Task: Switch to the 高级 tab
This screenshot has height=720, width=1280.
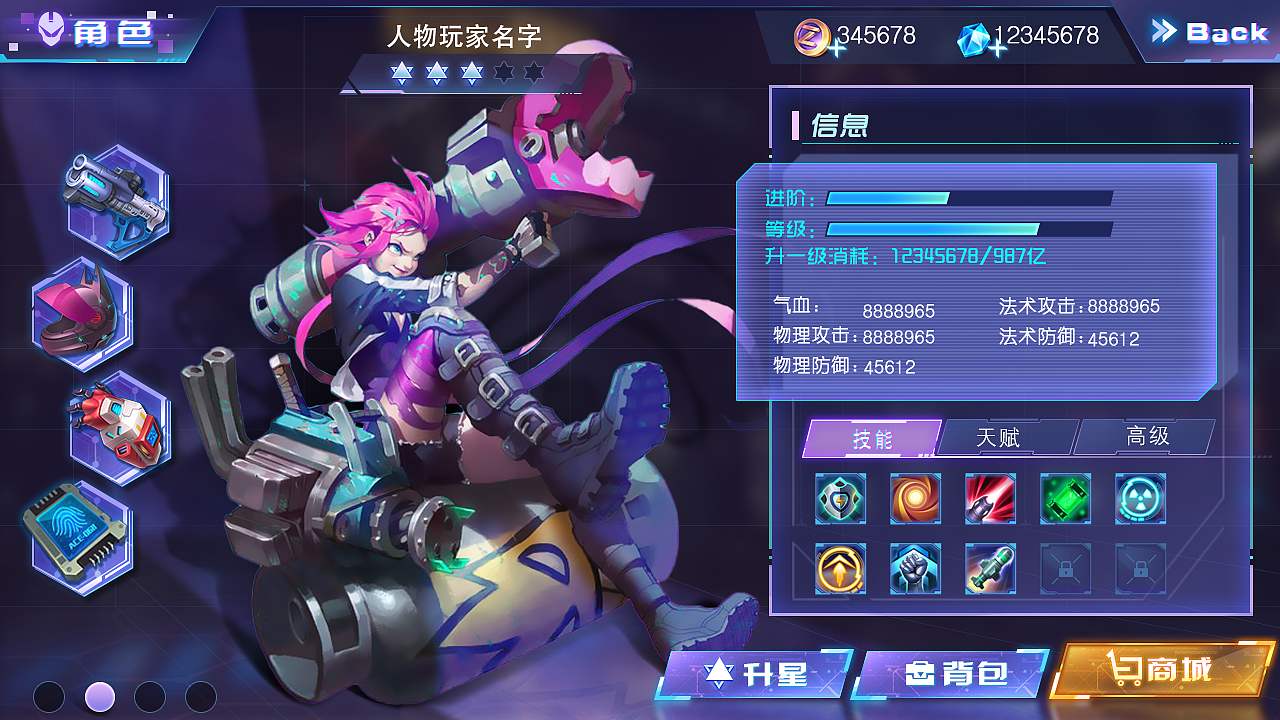Action: click(x=1145, y=437)
